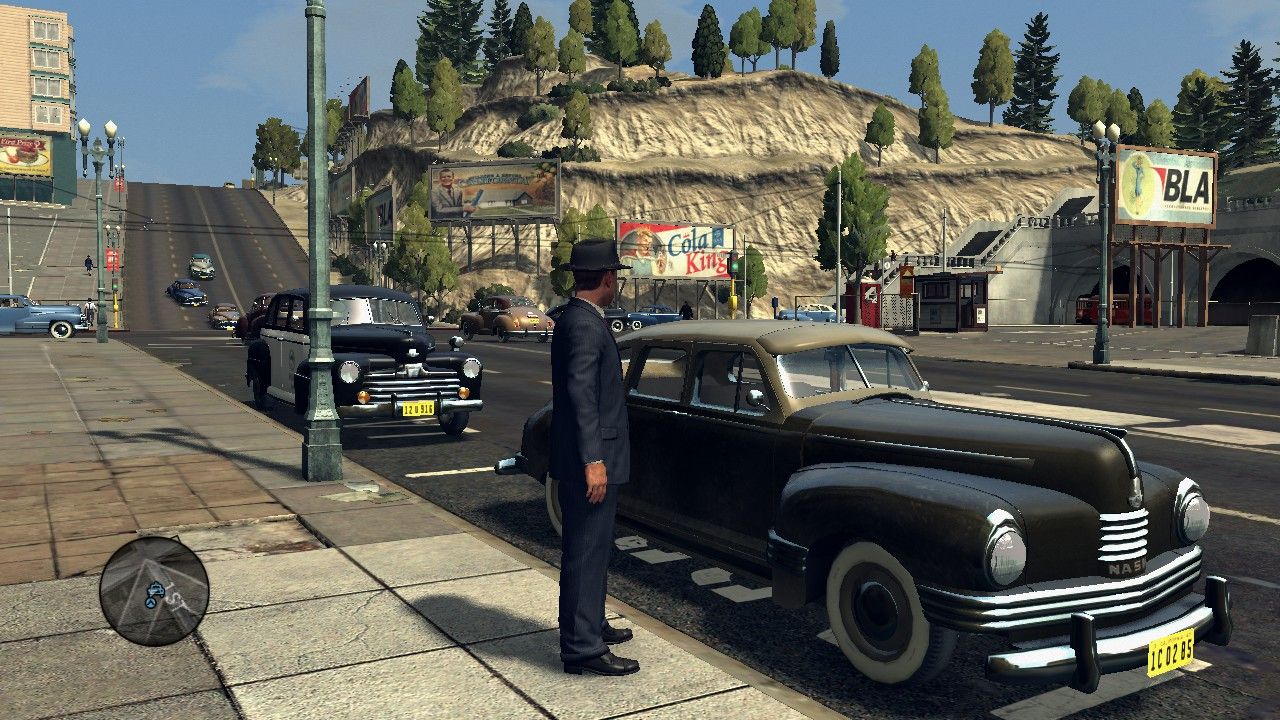Select the police car icon on the minimap
This screenshot has width=1280, height=720.
[155, 590]
